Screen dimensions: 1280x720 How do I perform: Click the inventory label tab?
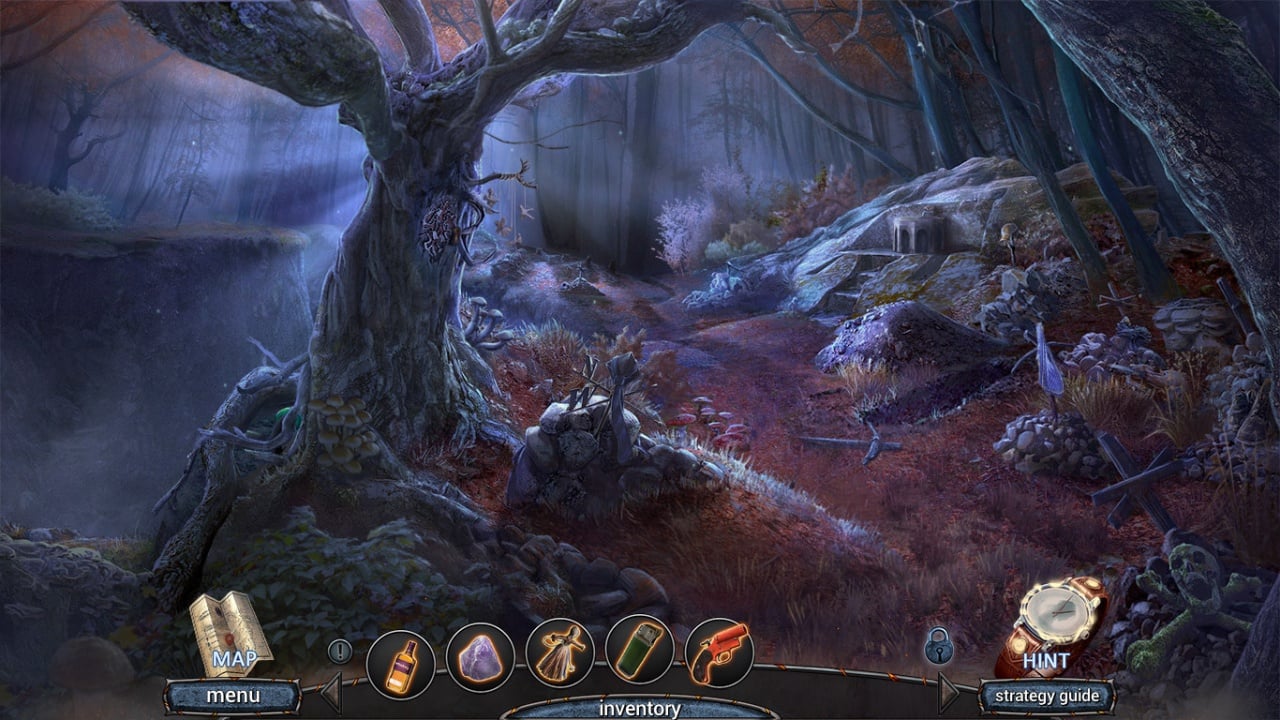640,708
